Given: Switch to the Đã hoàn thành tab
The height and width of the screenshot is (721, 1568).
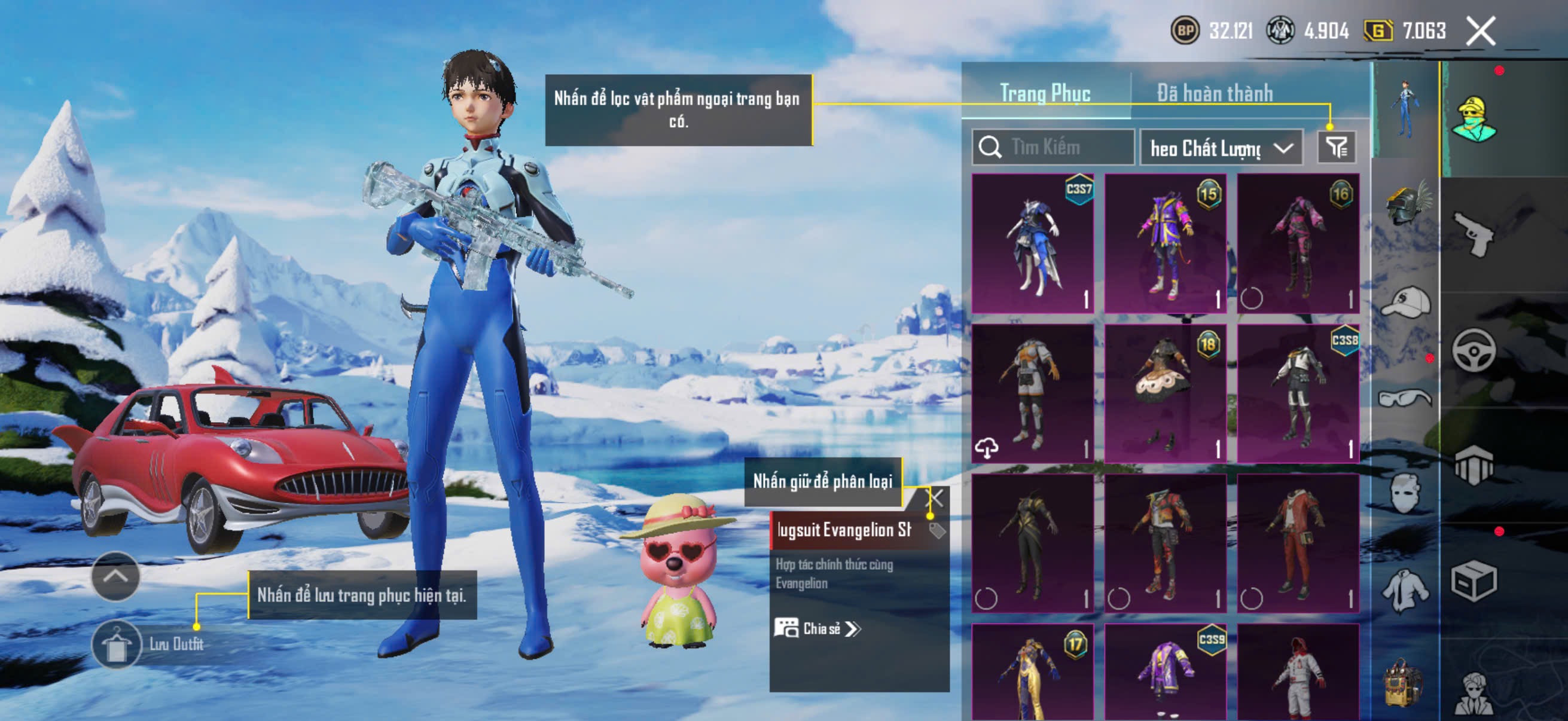Looking at the screenshot, I should (x=1215, y=93).
